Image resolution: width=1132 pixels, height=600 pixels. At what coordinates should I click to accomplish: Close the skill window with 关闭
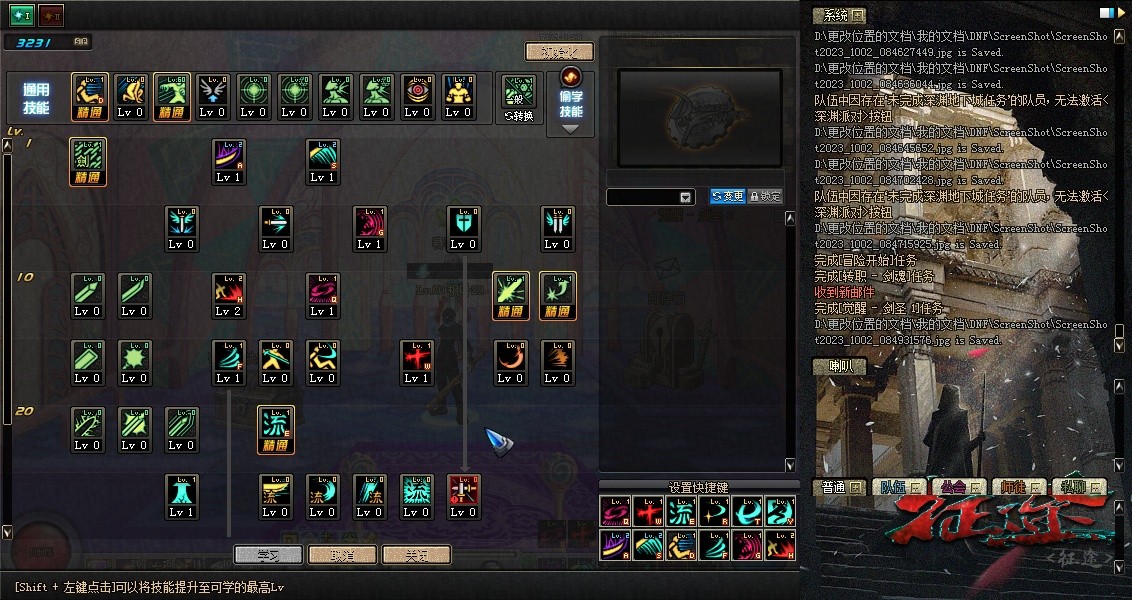coord(416,554)
